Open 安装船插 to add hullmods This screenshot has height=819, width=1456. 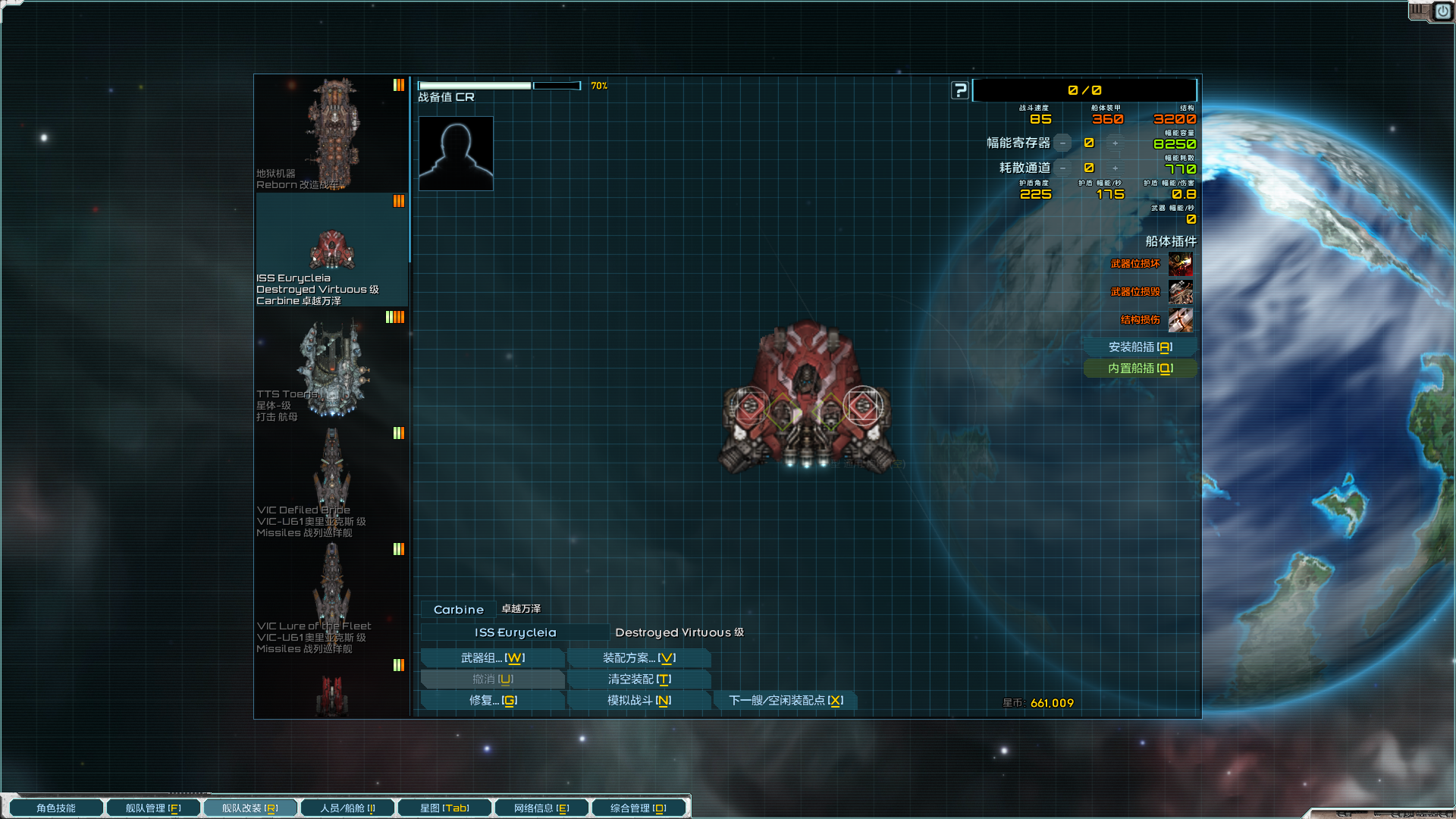coord(1140,347)
